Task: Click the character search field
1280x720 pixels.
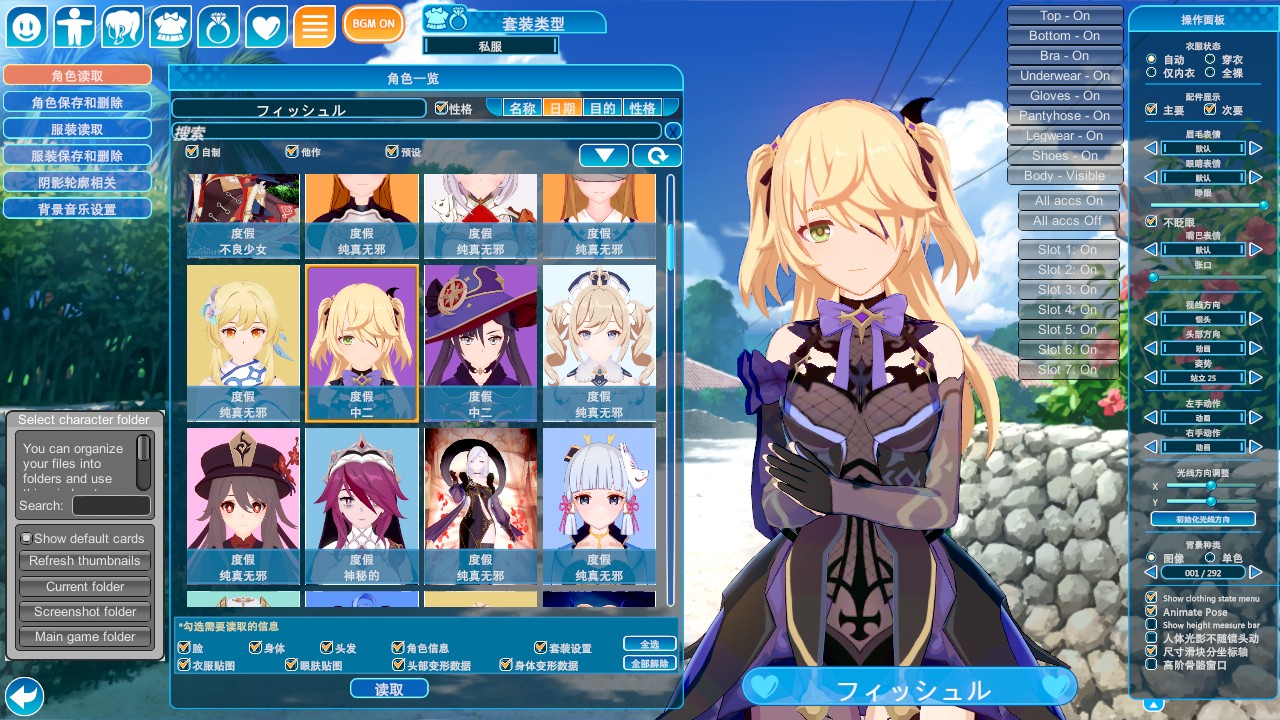Action: [x=417, y=132]
